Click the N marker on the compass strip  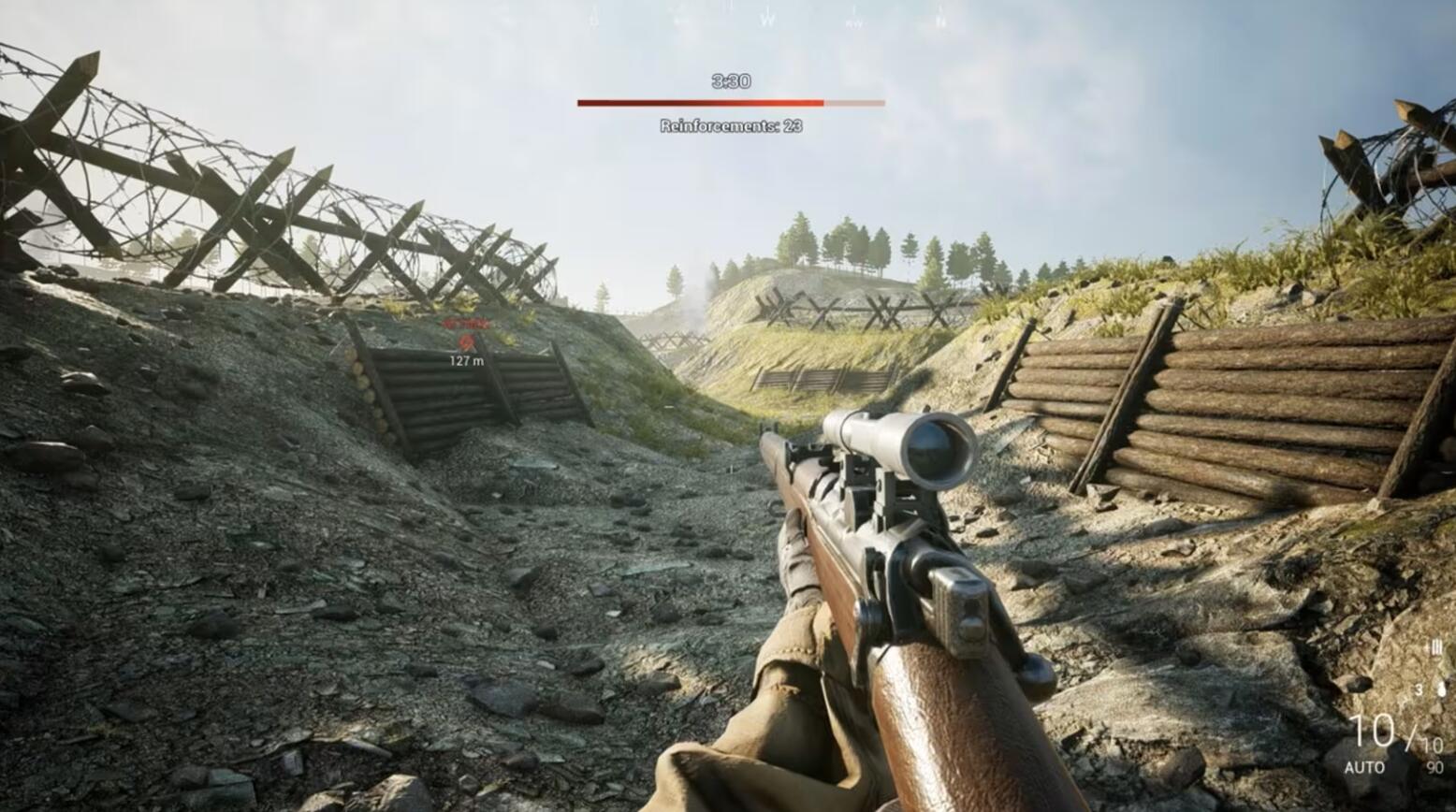(941, 21)
